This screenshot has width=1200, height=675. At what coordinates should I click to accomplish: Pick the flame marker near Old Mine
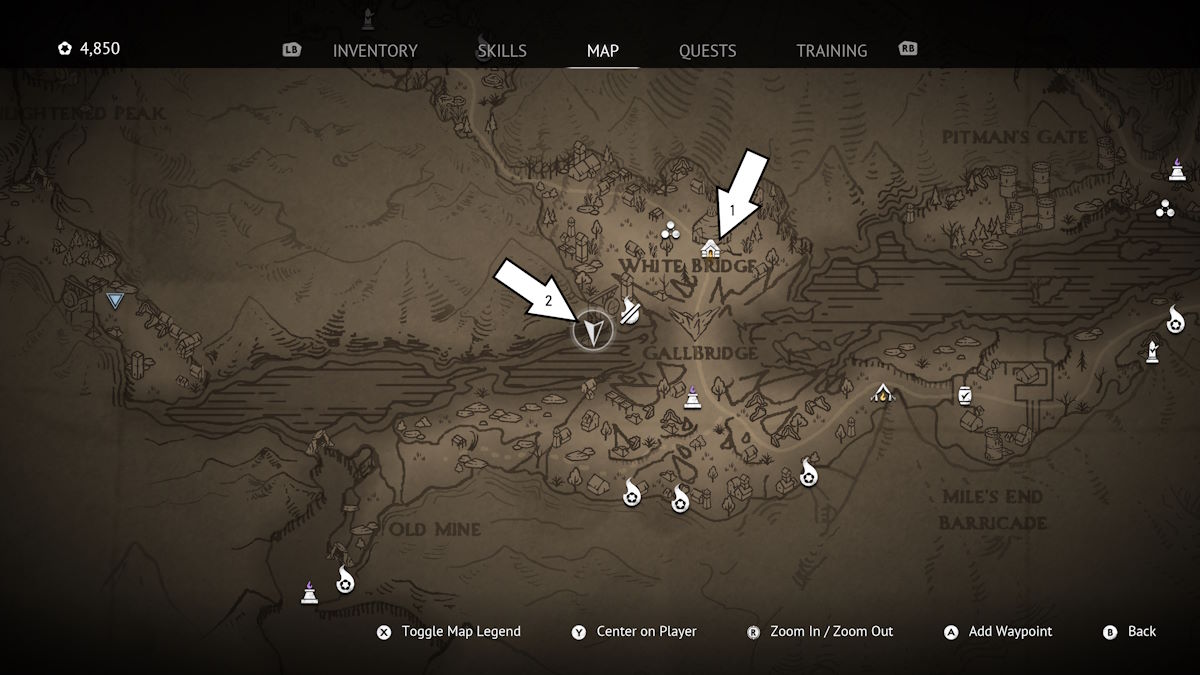[x=345, y=579]
